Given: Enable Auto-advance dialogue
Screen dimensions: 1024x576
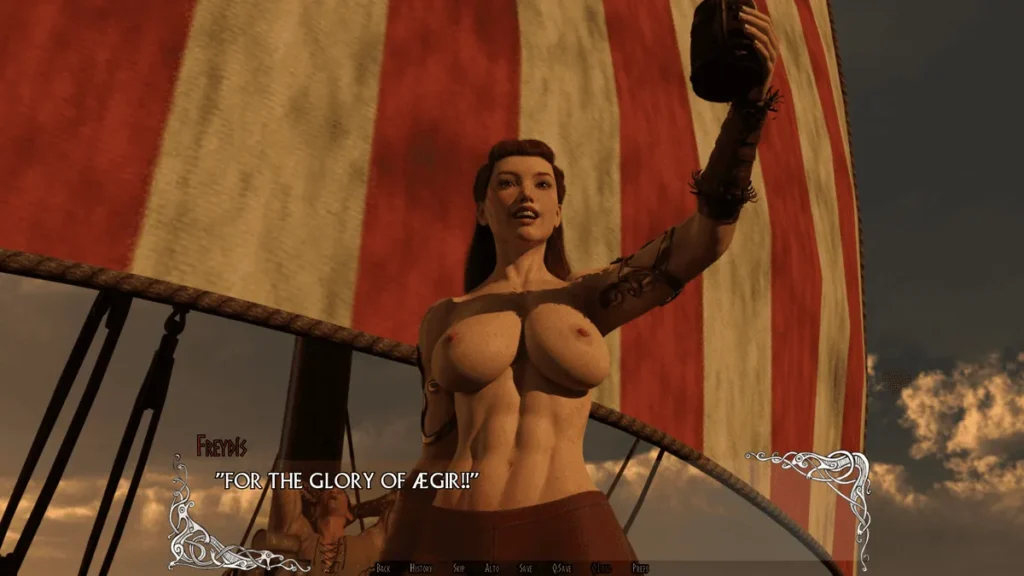Looking at the screenshot, I should [492, 568].
